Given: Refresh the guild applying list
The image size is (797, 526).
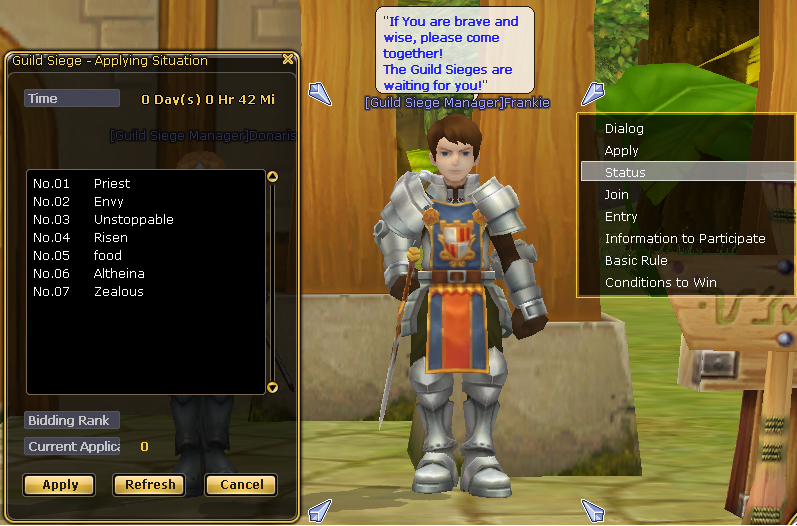Looking at the screenshot, I should coord(150,485).
